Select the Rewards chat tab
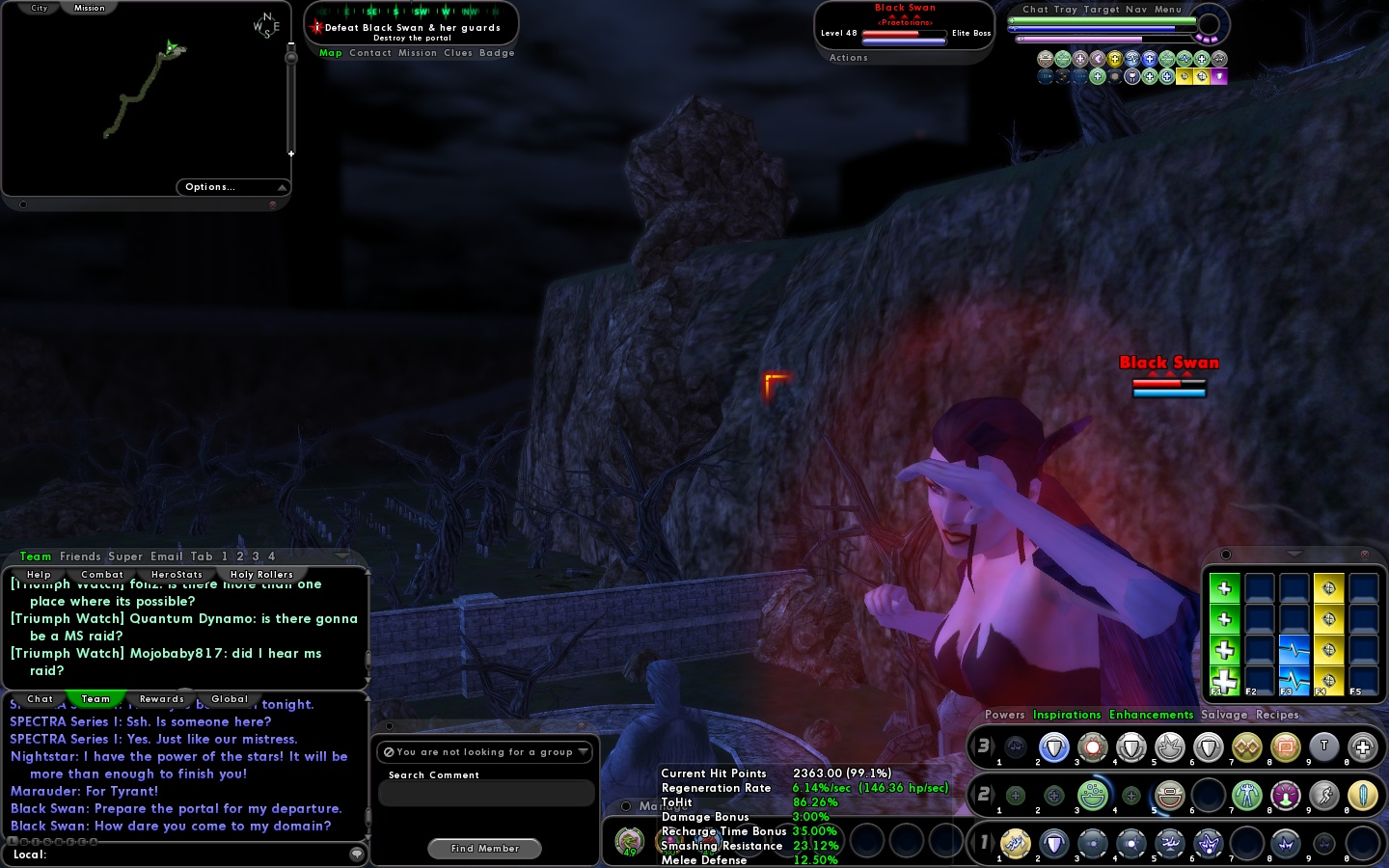The image size is (1389, 868). [x=161, y=699]
